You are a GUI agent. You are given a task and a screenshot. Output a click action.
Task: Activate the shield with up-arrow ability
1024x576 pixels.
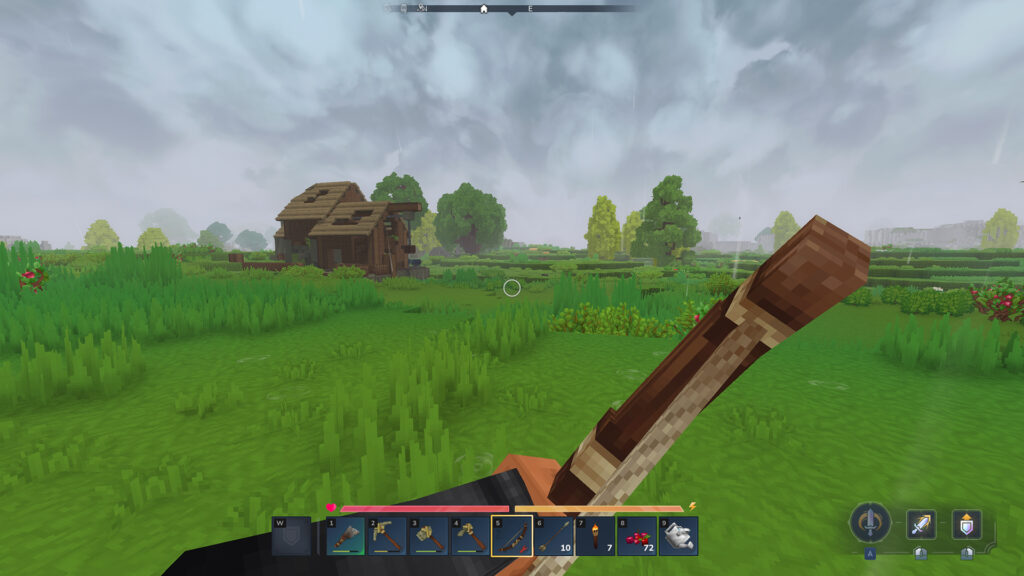tap(967, 524)
